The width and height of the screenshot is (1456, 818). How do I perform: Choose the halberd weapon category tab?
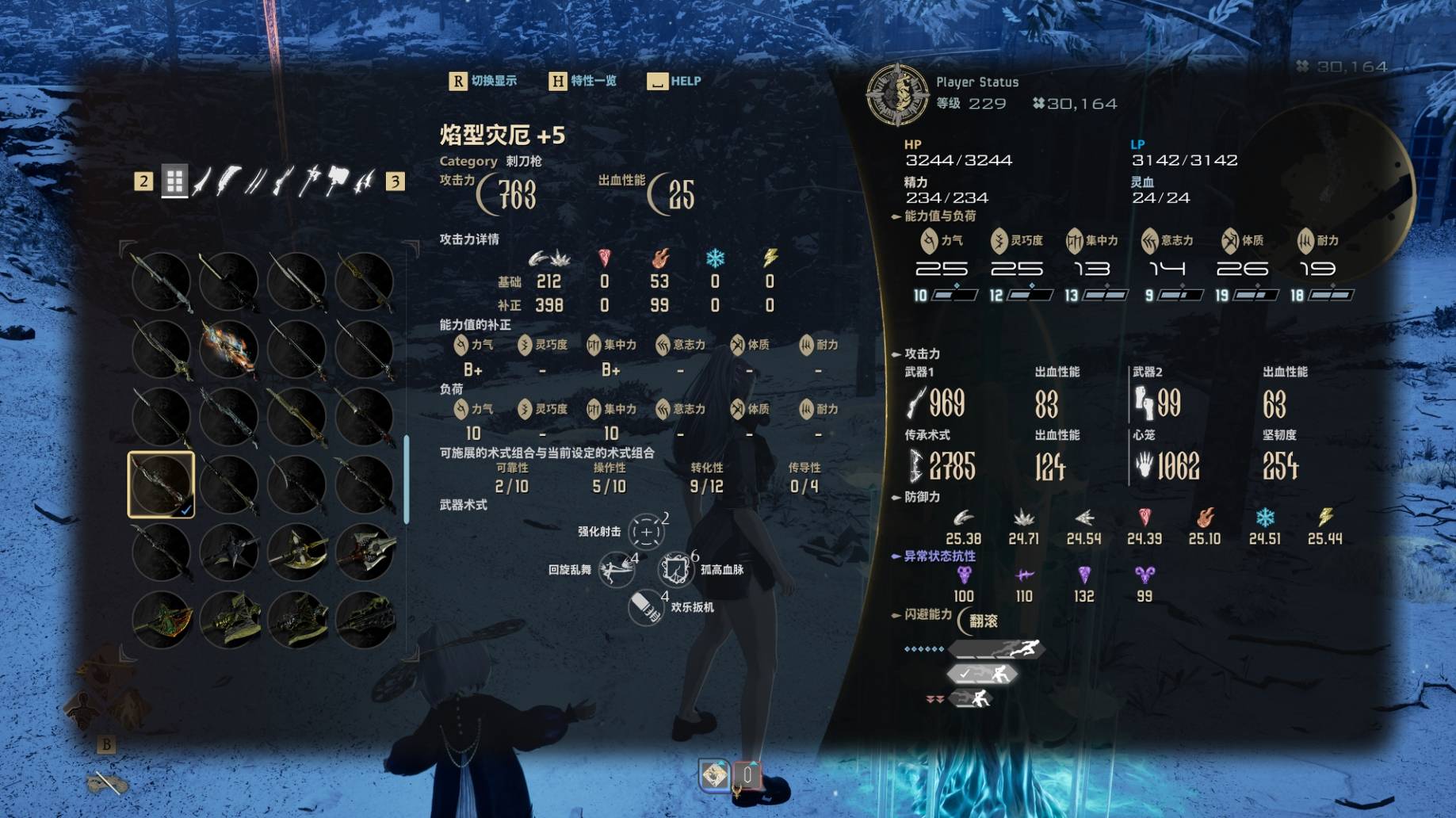coord(310,181)
